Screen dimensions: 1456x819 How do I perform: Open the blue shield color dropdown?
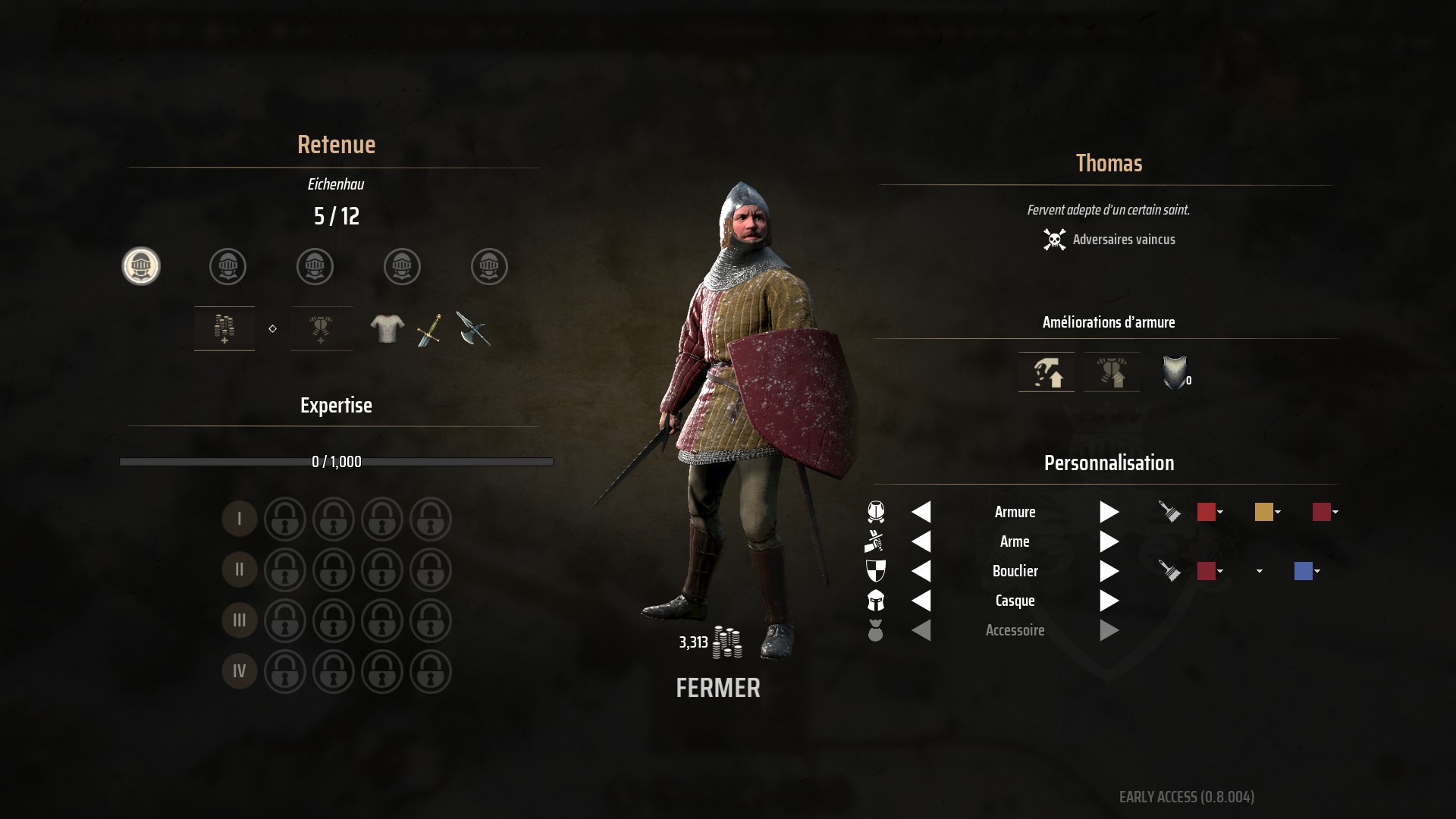pyautogui.click(x=1307, y=571)
